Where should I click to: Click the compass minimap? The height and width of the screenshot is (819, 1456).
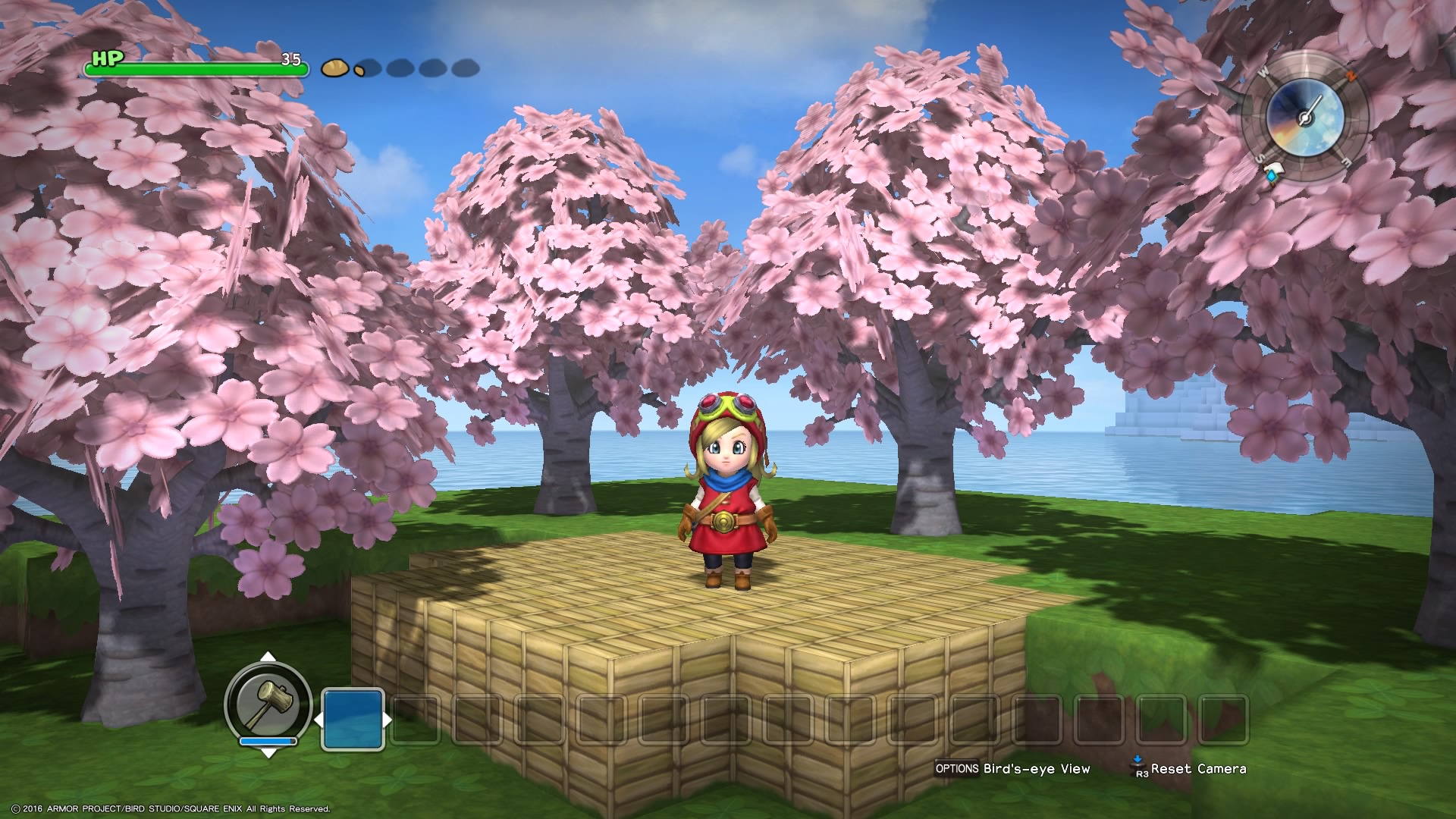(1304, 118)
